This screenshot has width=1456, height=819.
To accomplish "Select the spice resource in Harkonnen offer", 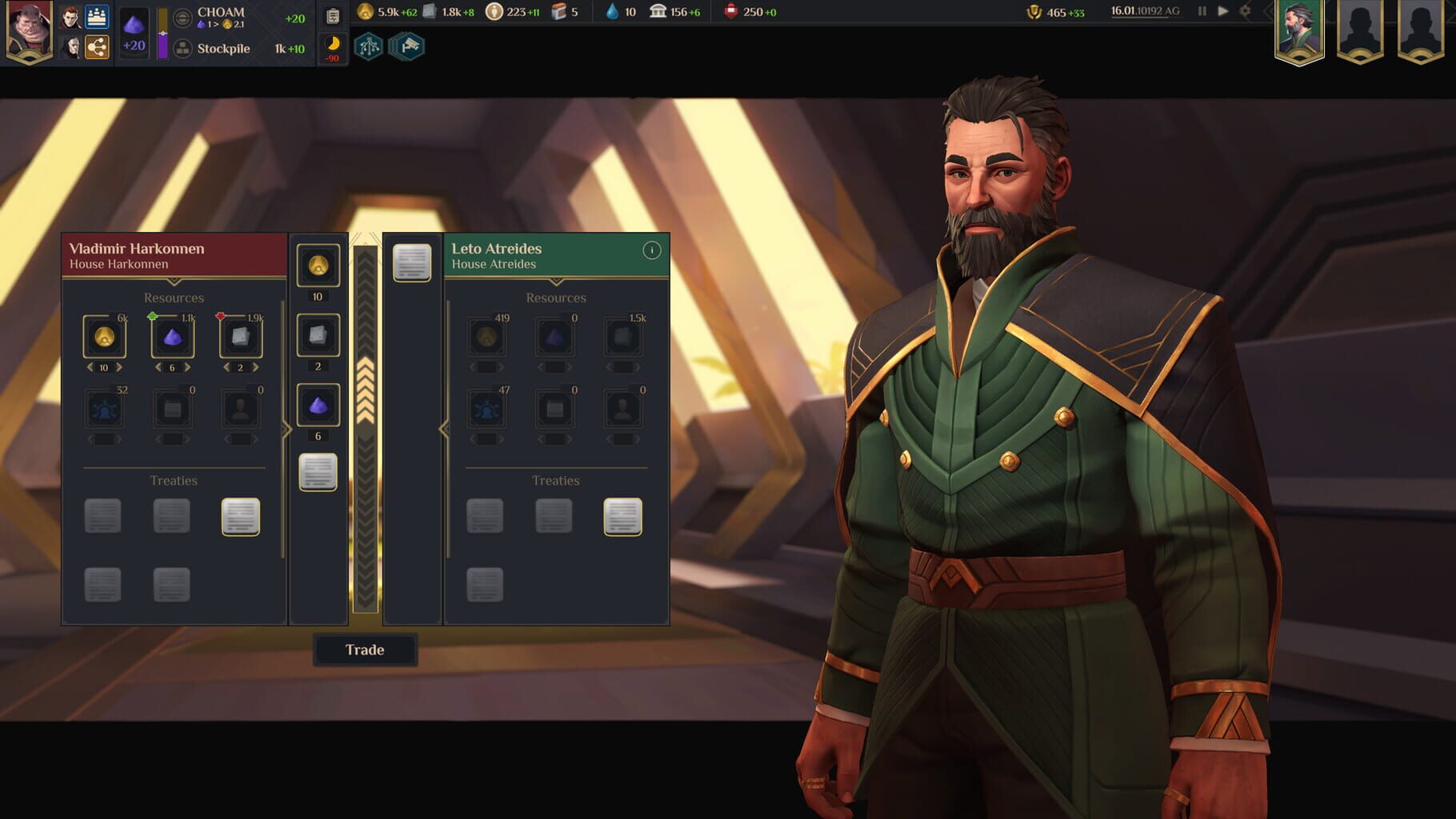I will click(x=172, y=338).
